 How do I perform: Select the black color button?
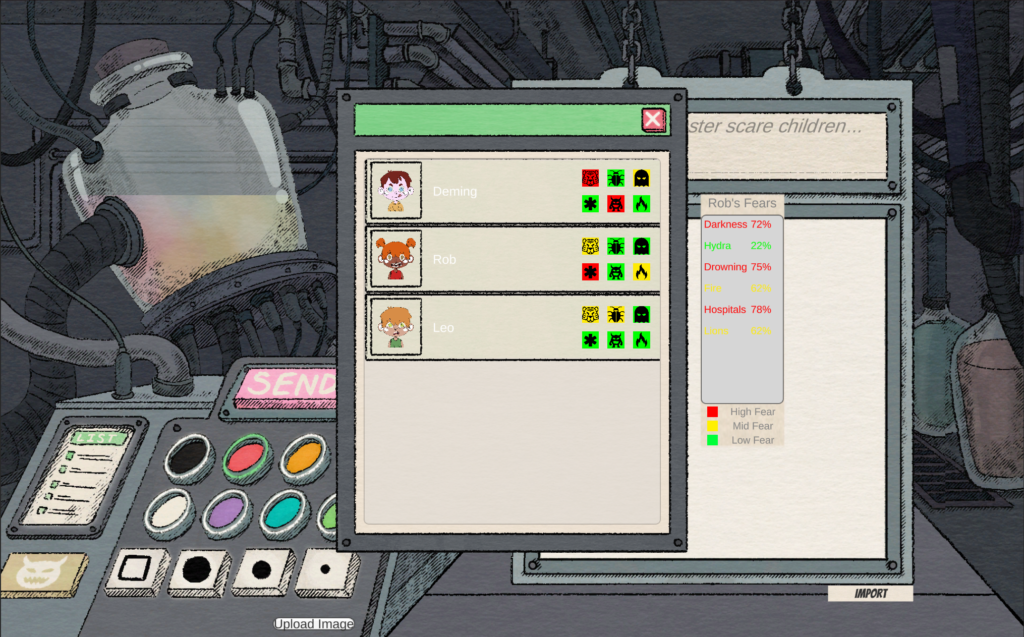[x=190, y=457]
